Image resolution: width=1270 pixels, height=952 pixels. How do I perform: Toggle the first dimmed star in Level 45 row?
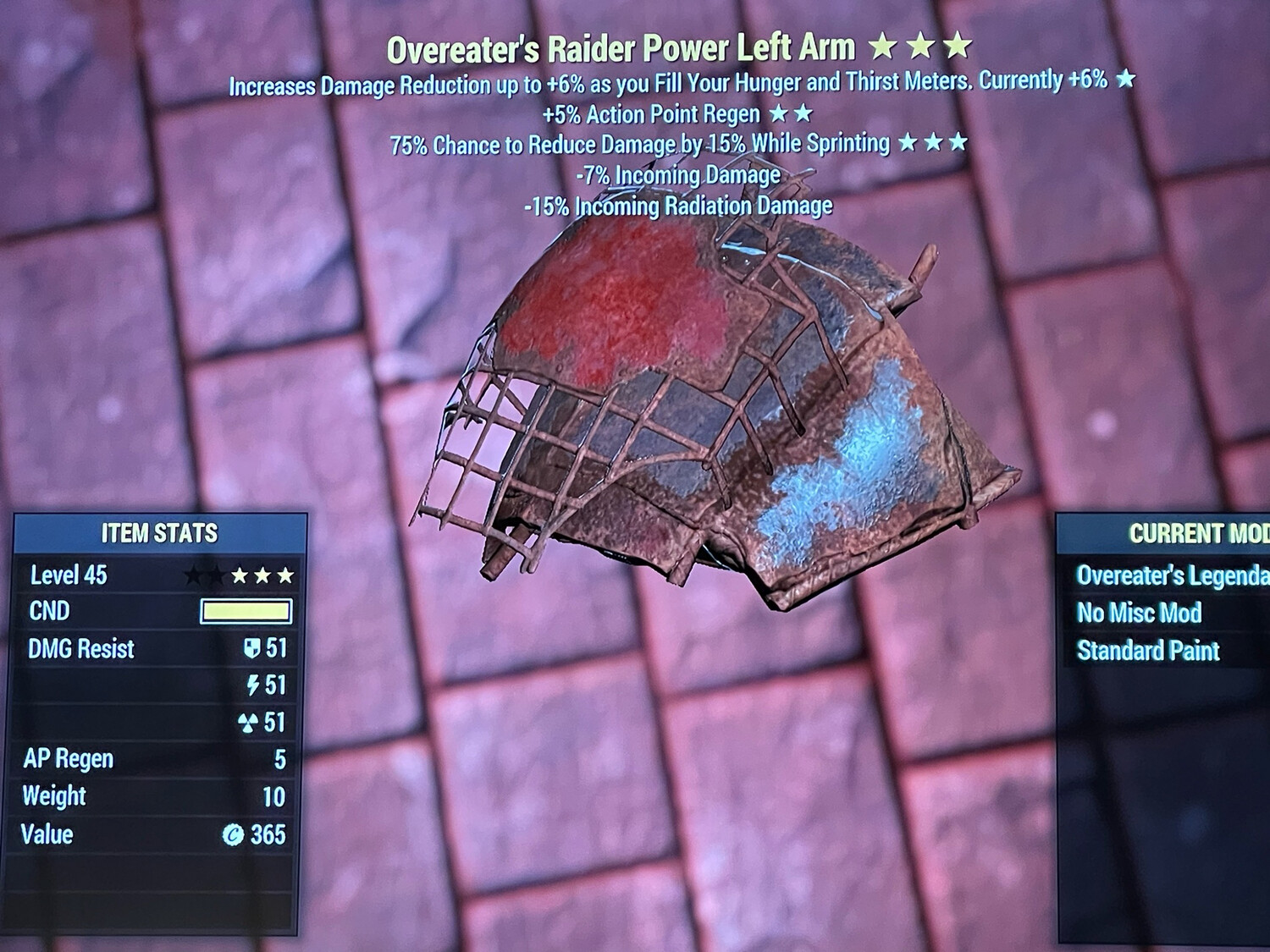195,575
